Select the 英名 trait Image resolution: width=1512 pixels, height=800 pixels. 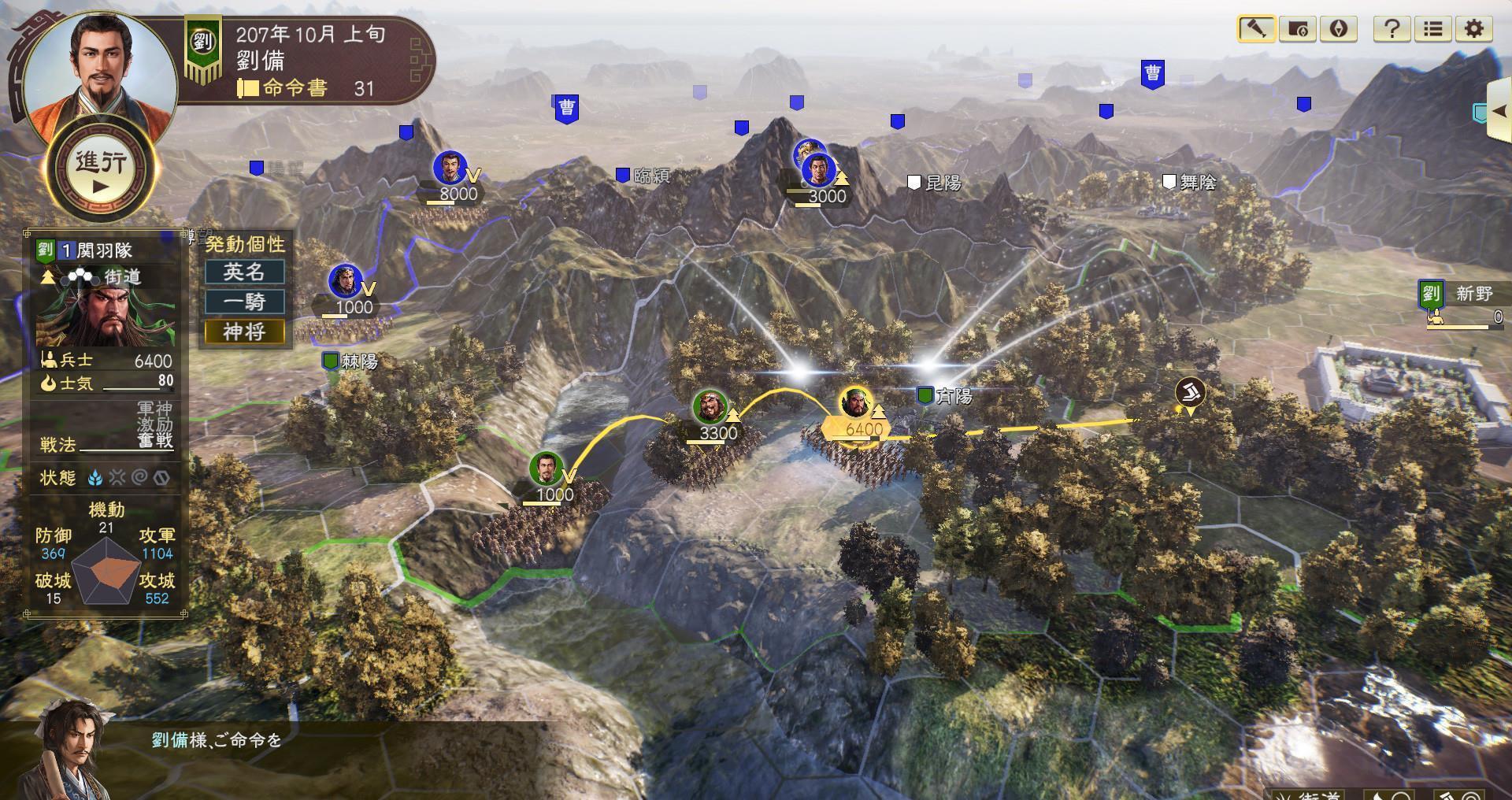click(x=244, y=272)
